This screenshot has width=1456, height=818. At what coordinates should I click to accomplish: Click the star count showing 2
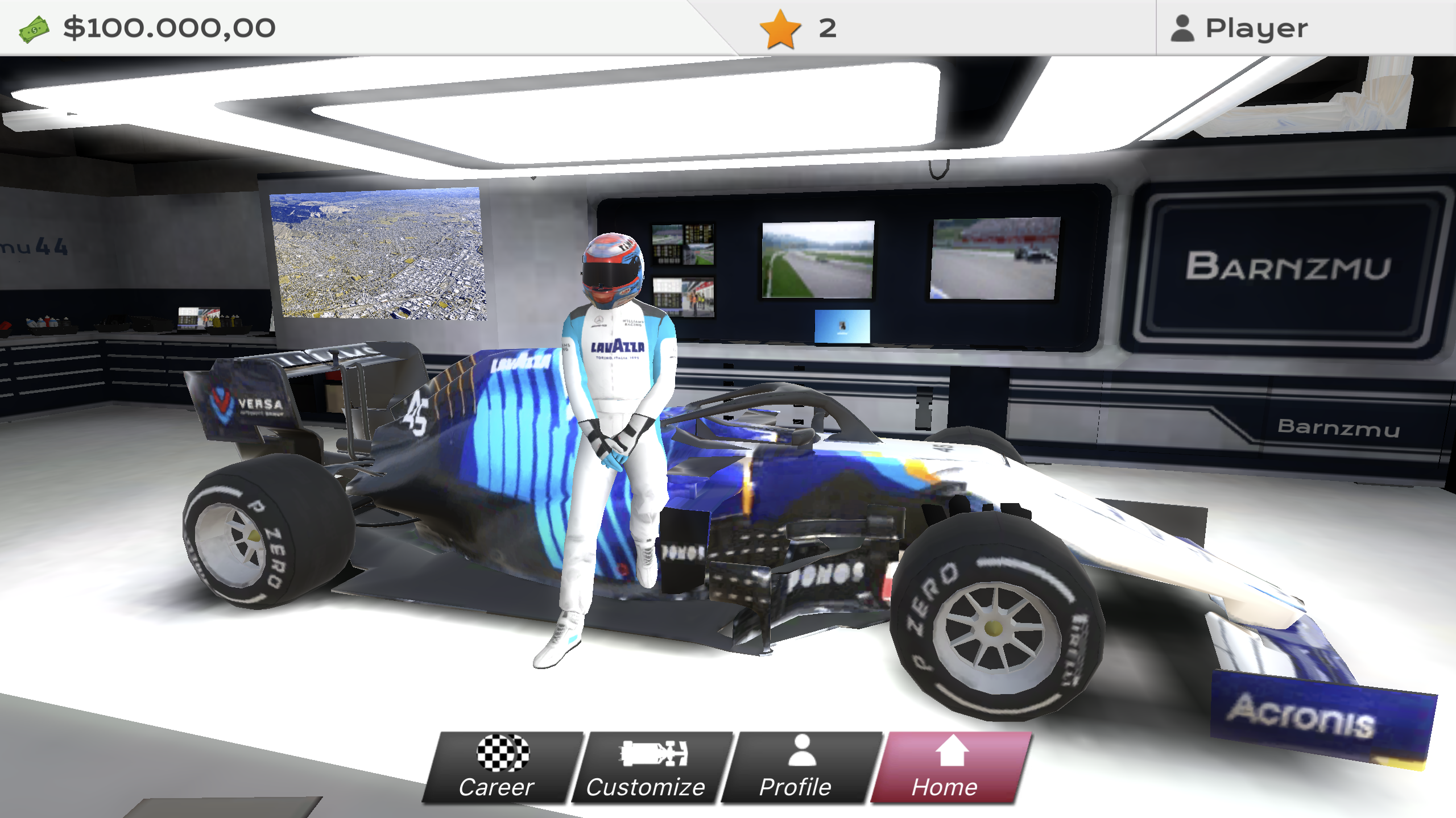click(x=826, y=27)
